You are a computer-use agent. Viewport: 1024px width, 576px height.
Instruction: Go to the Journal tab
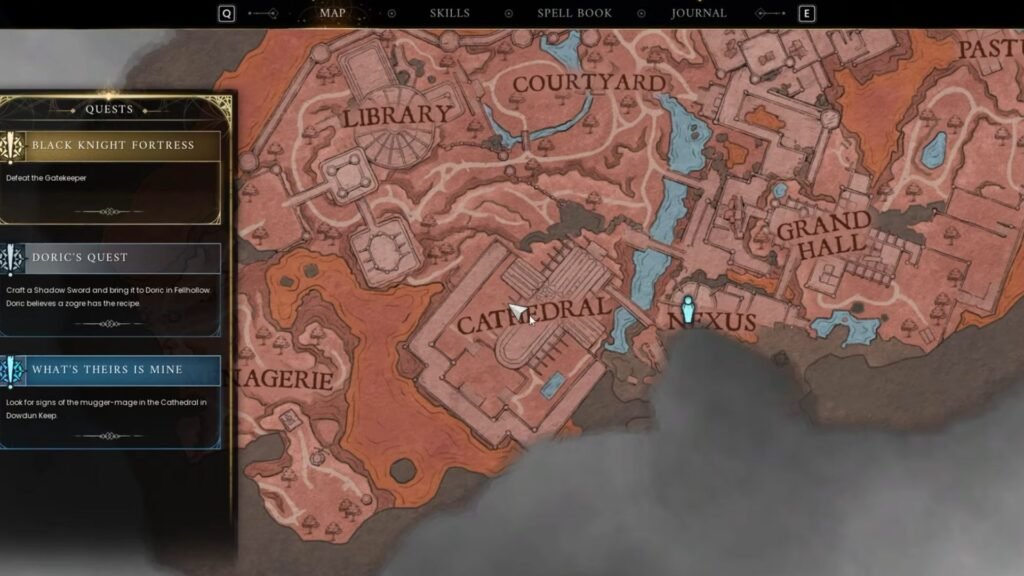[699, 13]
